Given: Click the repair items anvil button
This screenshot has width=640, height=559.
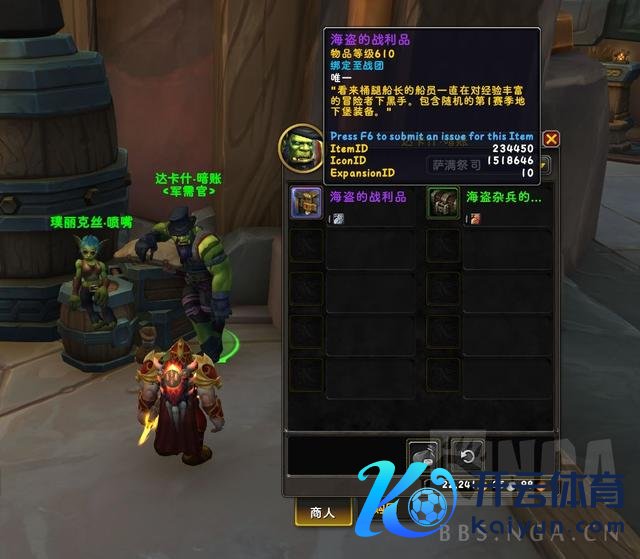Looking at the screenshot, I should pos(424,455).
